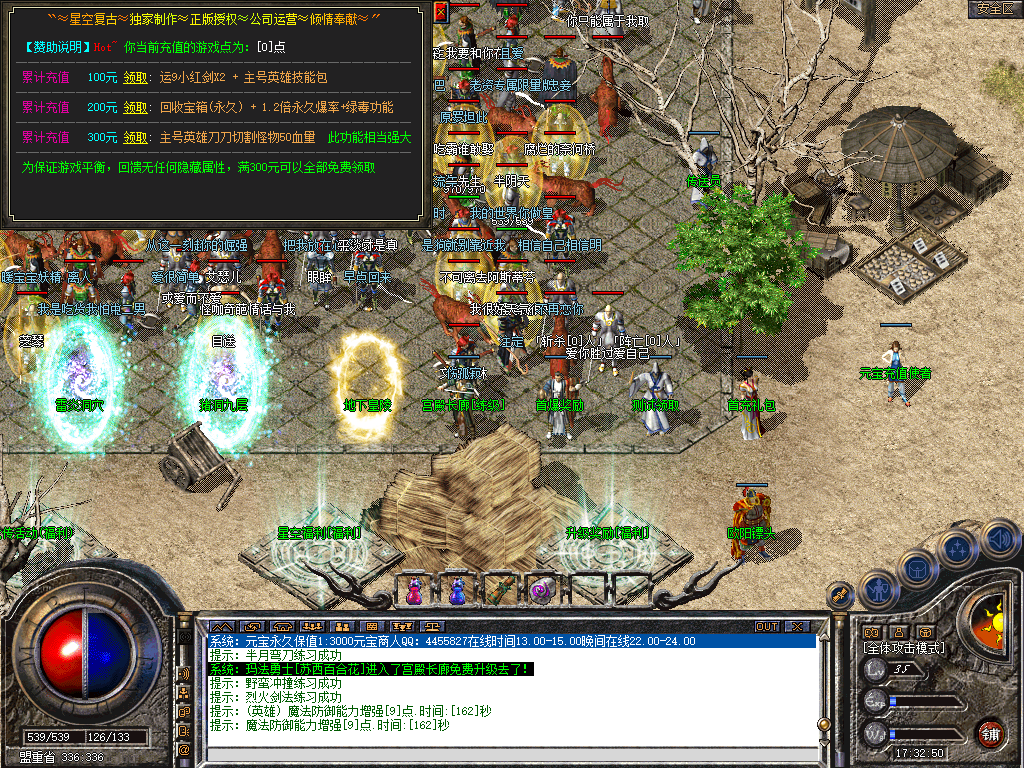
Task: Claim the 300元 recharge reward
Action: 135,137
